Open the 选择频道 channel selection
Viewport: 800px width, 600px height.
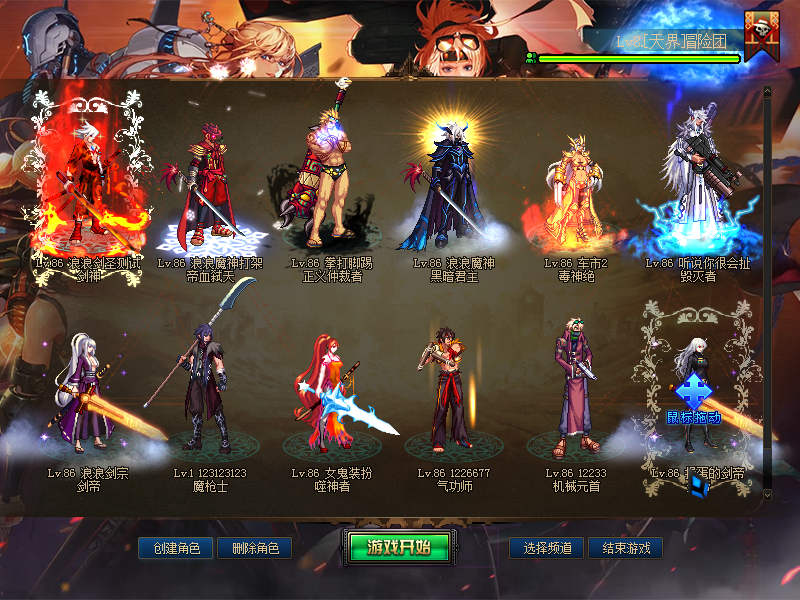546,548
